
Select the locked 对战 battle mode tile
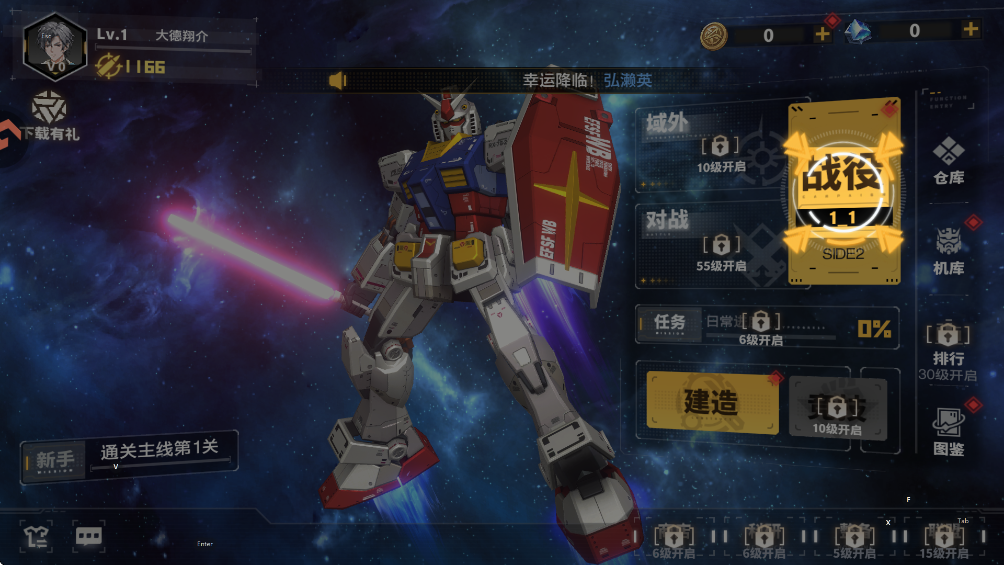710,240
